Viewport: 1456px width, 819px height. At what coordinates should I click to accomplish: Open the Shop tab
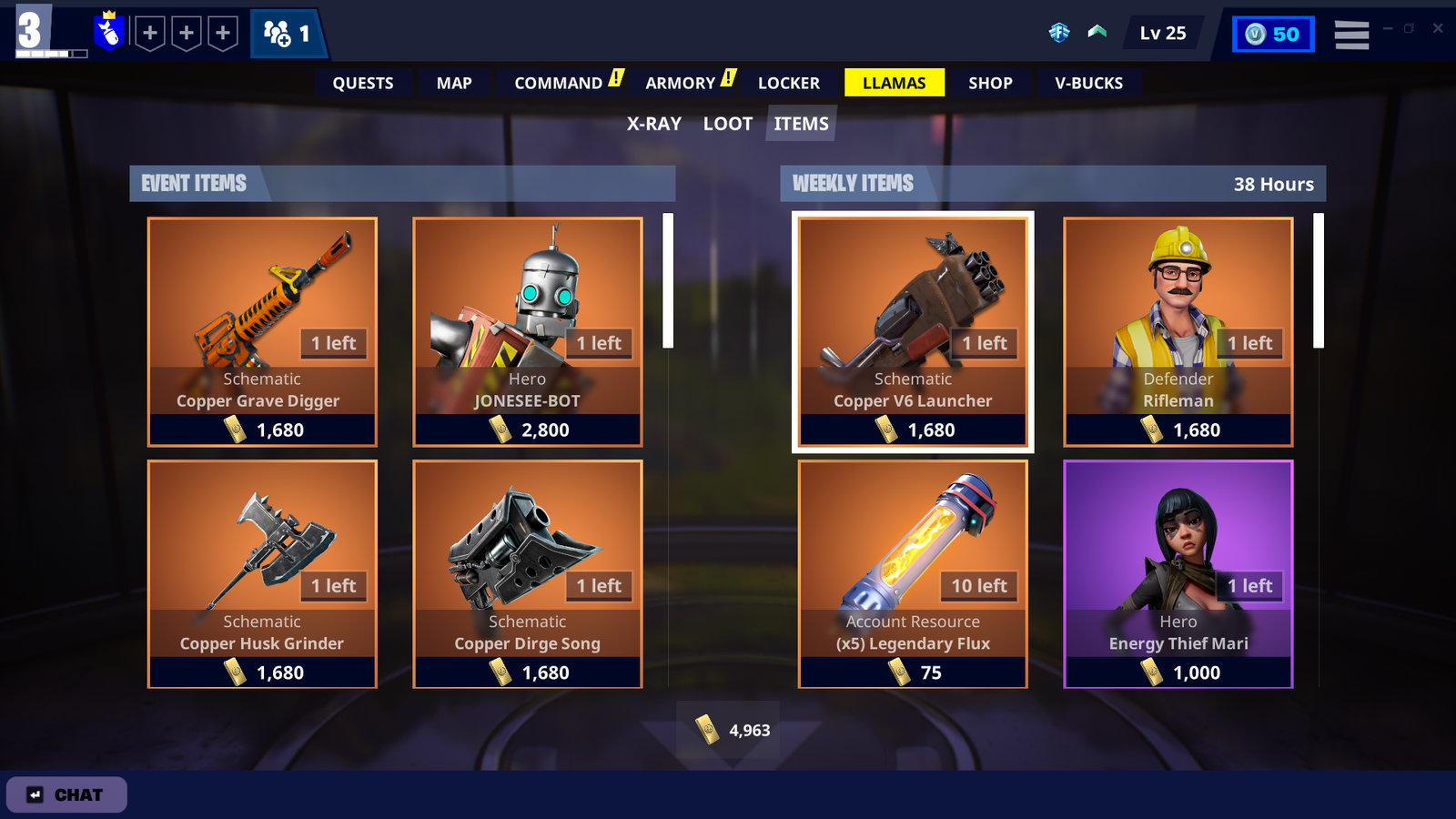(990, 83)
